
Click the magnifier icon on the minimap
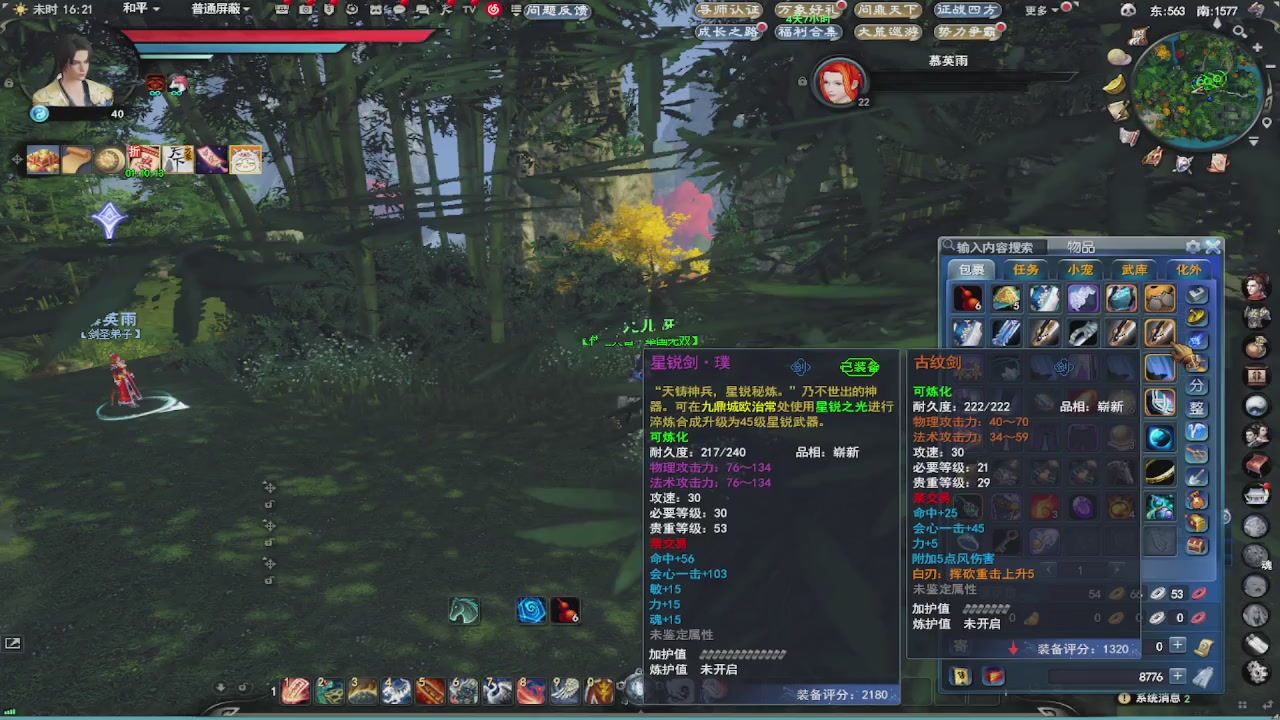tap(1239, 31)
